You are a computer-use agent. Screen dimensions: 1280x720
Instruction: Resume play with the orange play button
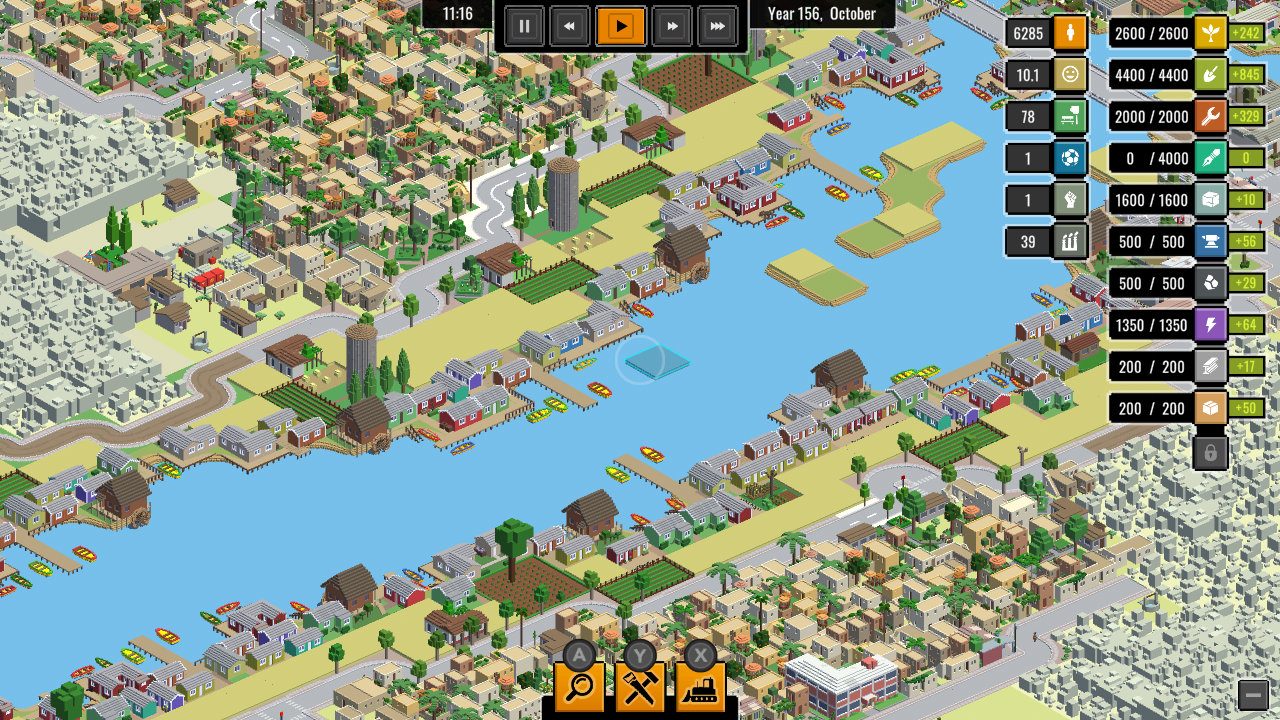pos(621,26)
